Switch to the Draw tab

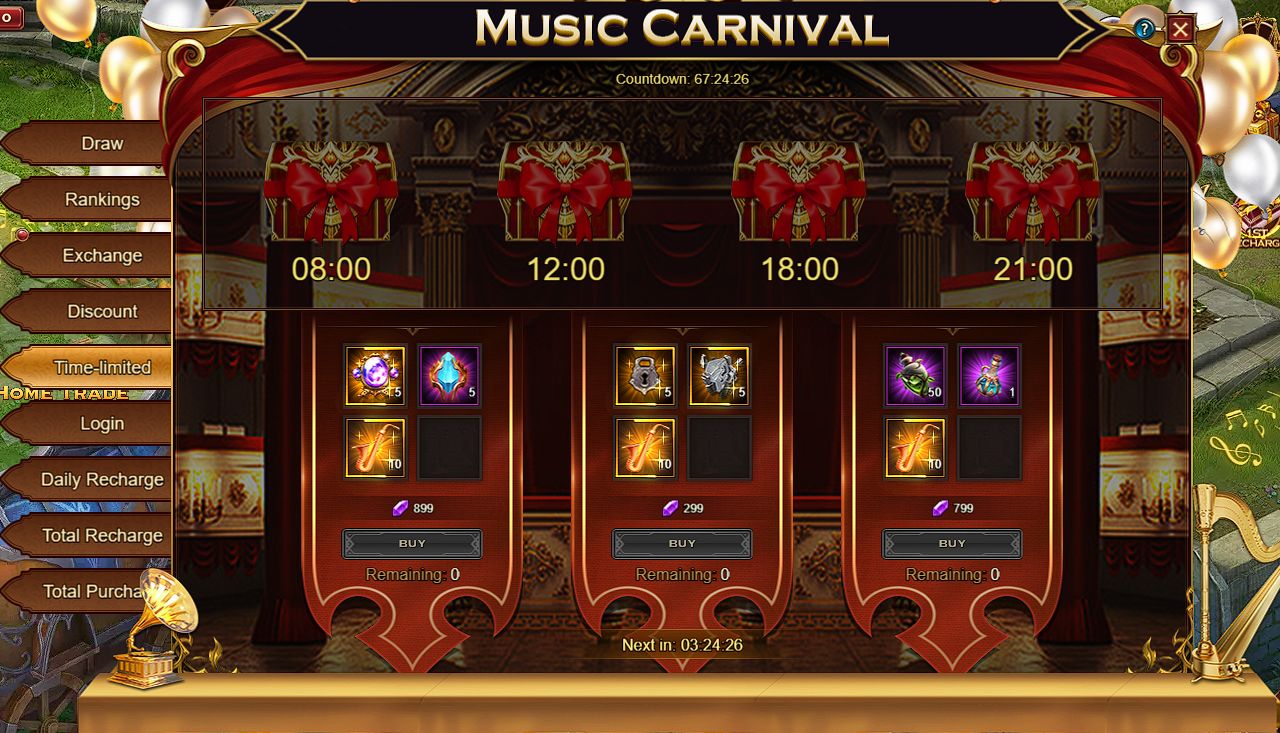(x=101, y=144)
